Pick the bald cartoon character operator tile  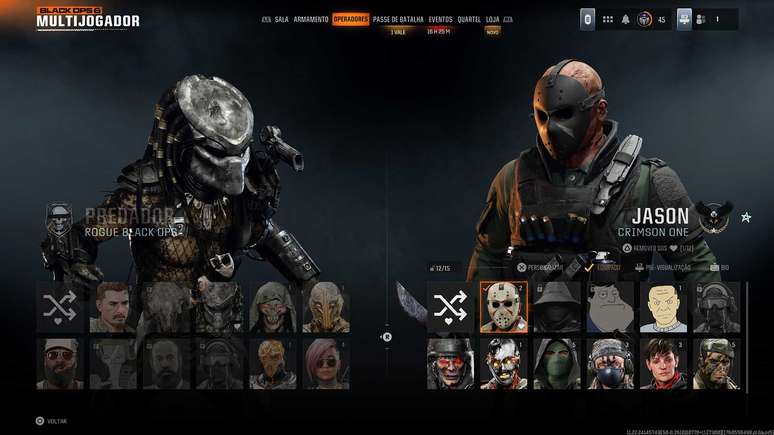coord(663,306)
